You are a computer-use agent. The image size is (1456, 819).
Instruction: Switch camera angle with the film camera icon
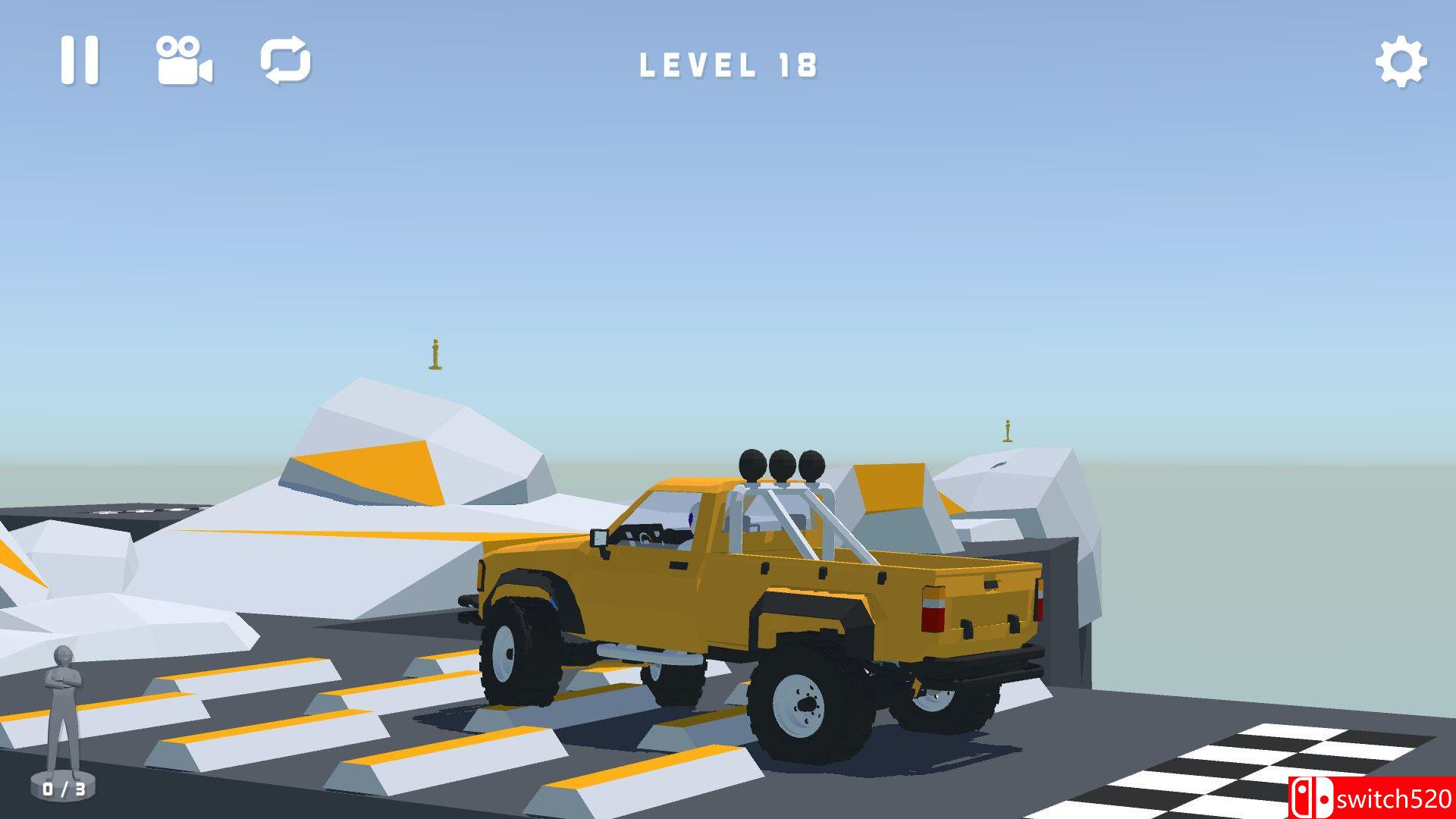tap(184, 61)
